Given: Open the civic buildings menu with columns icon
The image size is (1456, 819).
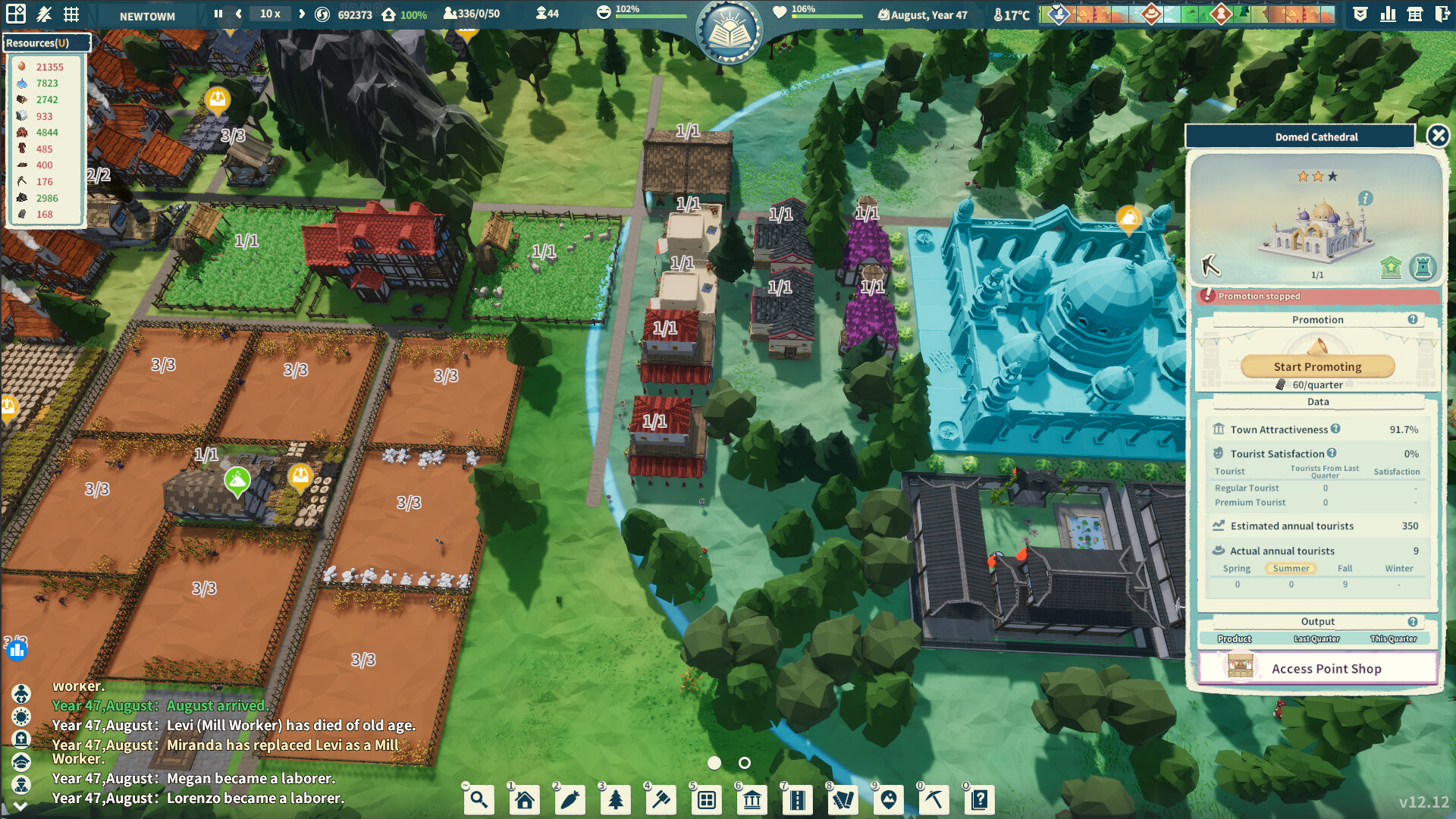Looking at the screenshot, I should [752, 799].
